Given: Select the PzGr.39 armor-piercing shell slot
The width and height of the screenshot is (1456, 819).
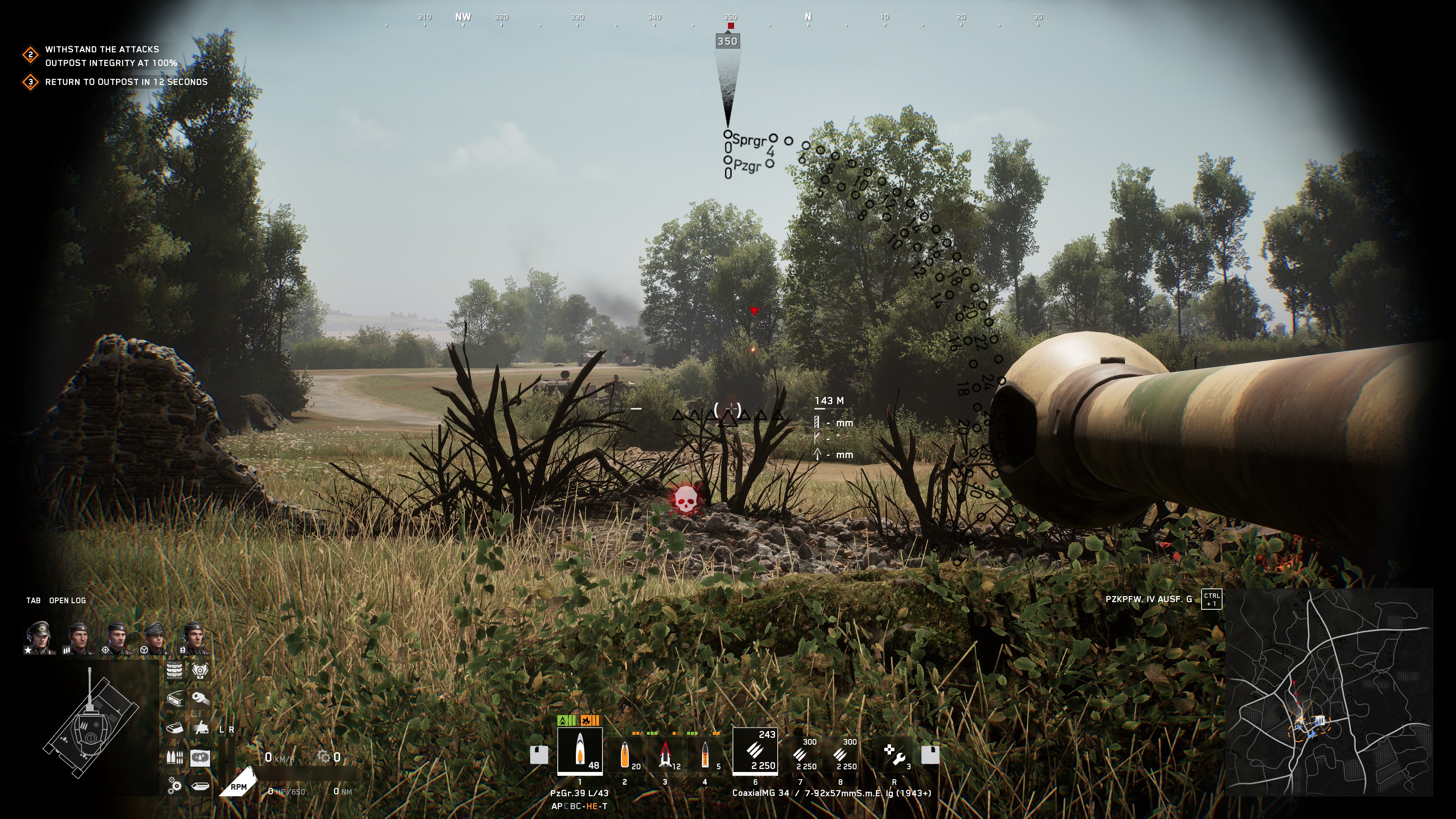Looking at the screenshot, I should 579,750.
